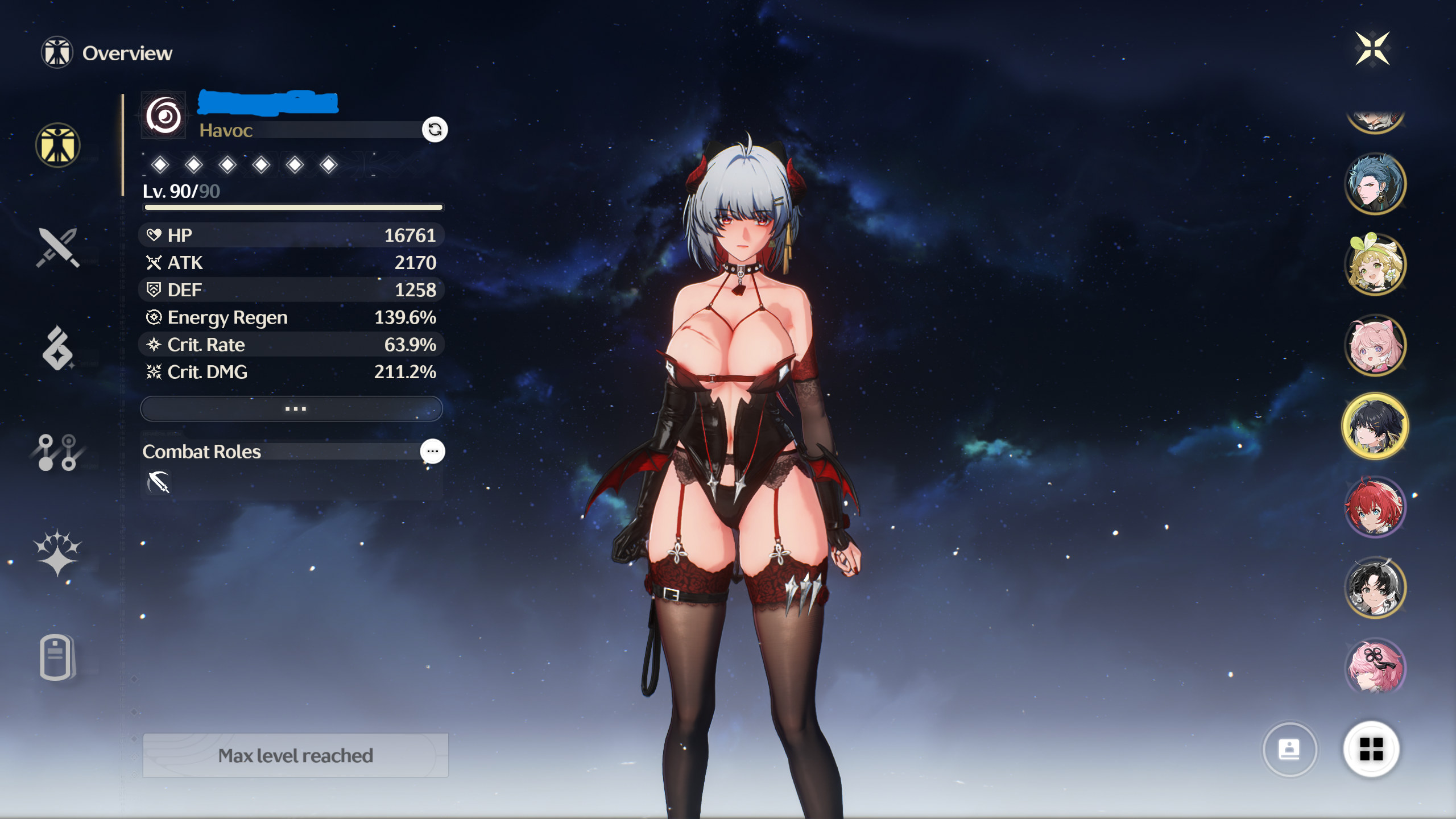Select the highlighted dark-haired character portrait
This screenshot has height=819, width=1456.
click(1375, 426)
